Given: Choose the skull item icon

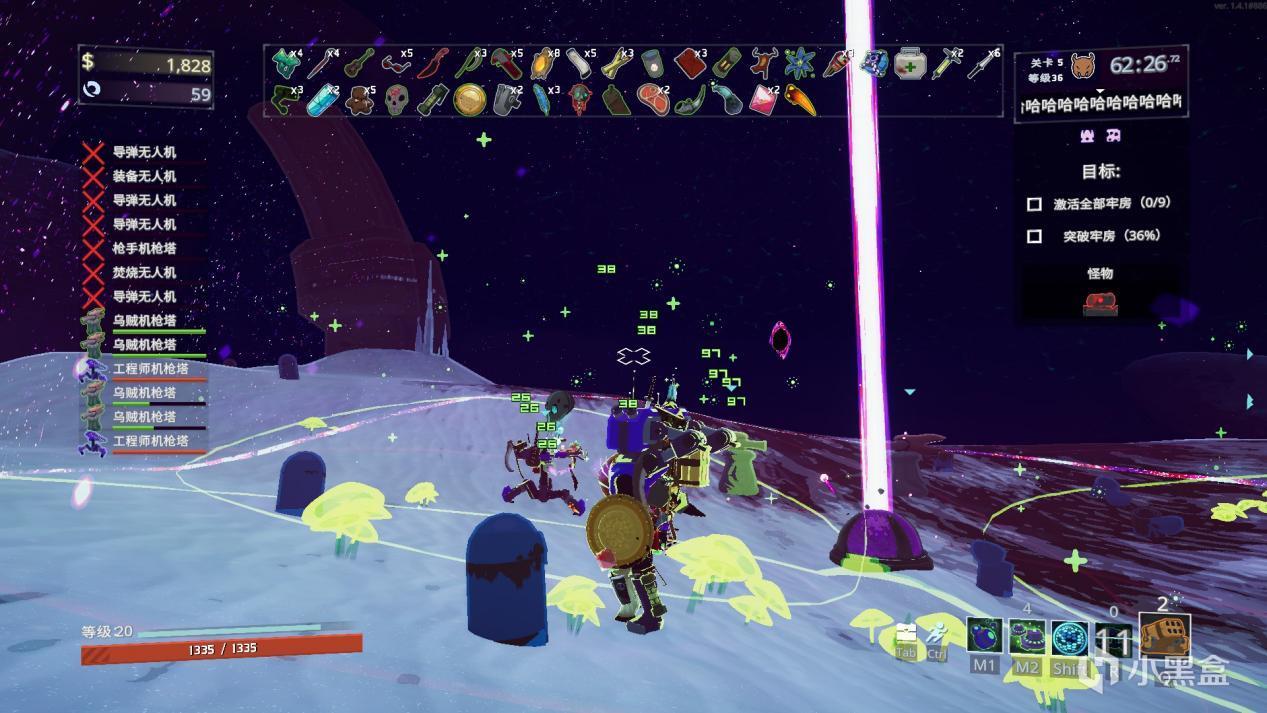Looking at the screenshot, I should tap(397, 100).
